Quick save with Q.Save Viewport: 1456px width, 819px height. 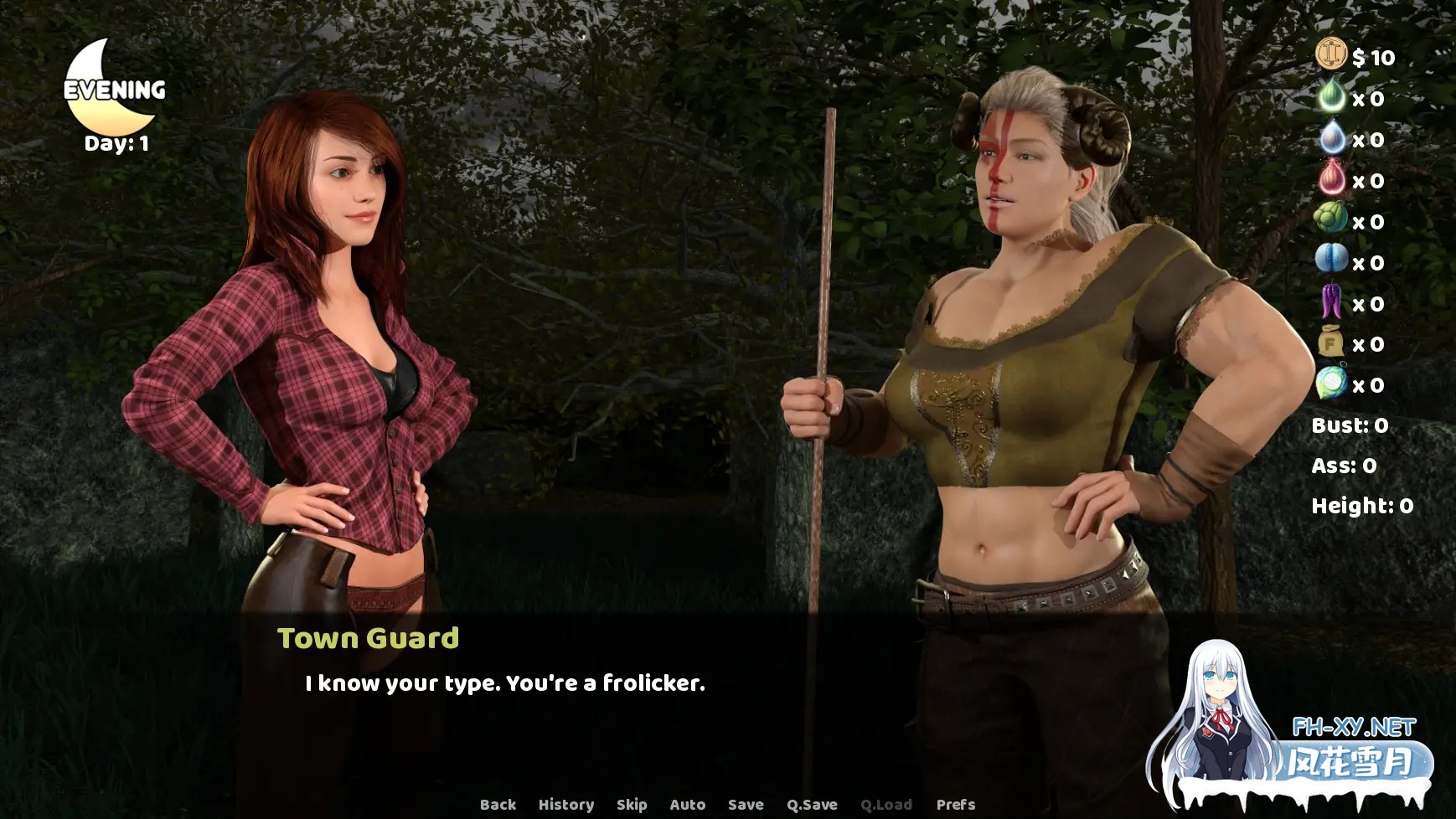[812, 805]
